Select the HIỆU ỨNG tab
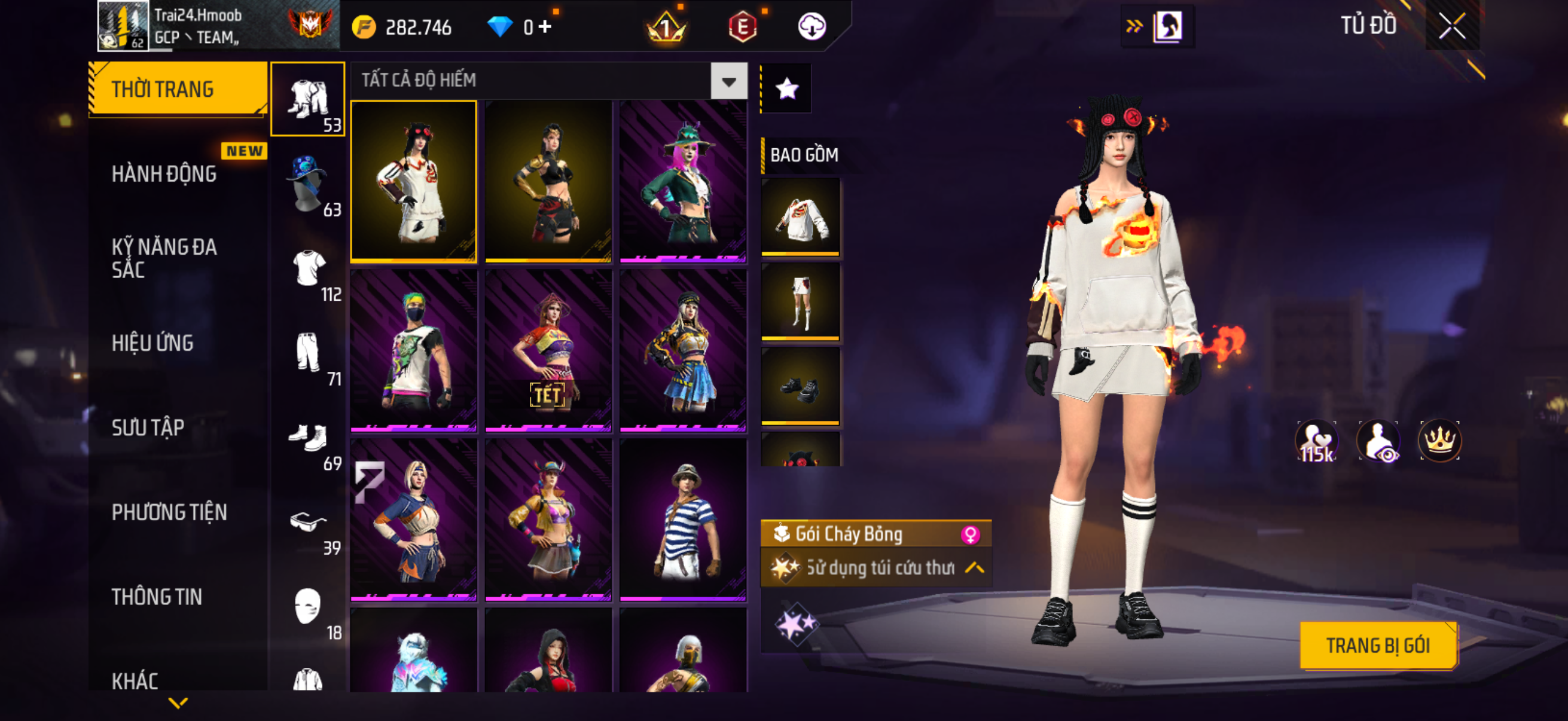Screen dimensions: 1568x721 pyautogui.click(x=152, y=343)
